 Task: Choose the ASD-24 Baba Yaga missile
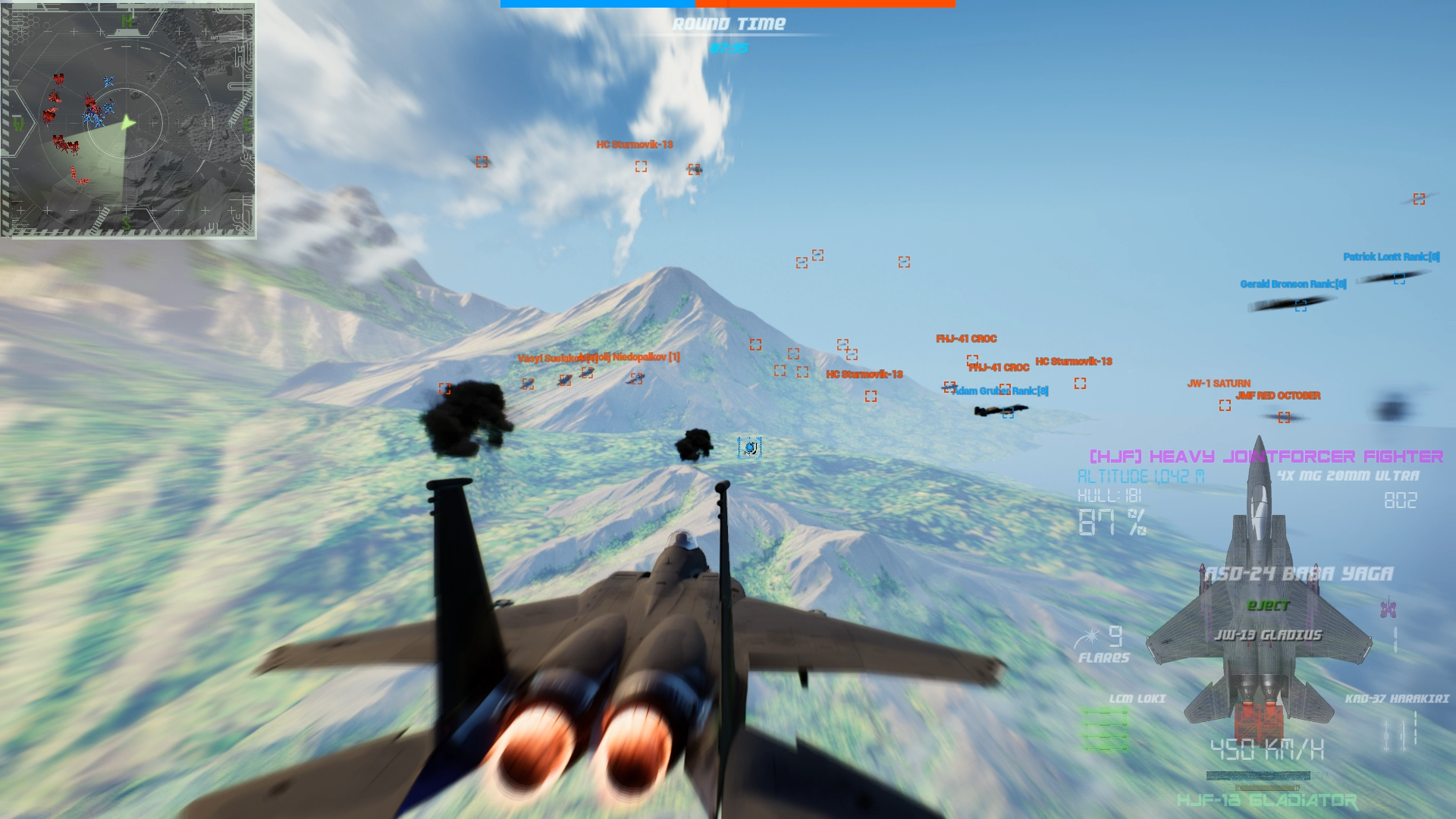point(1298,574)
